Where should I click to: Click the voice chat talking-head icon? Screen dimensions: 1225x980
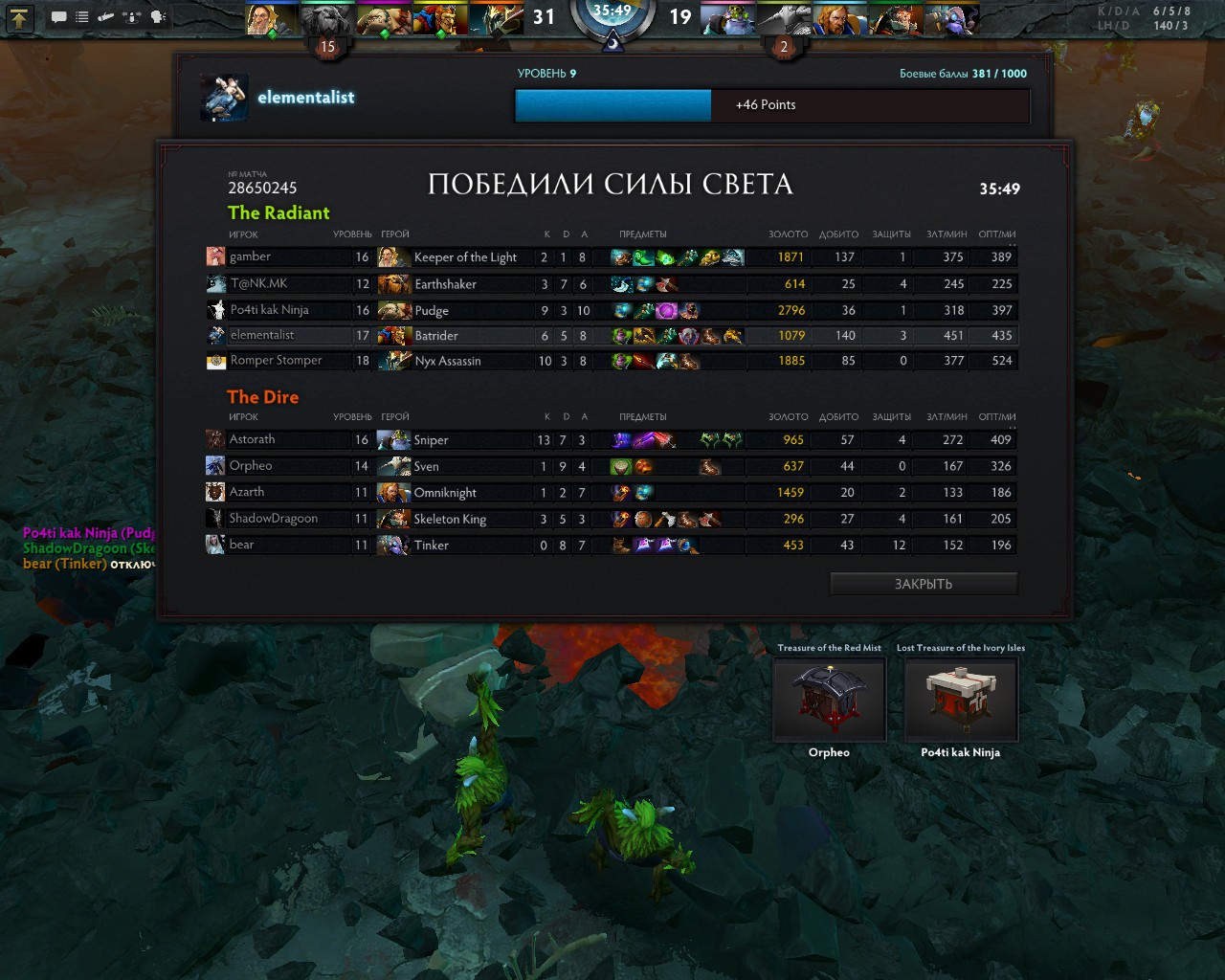click(x=159, y=17)
